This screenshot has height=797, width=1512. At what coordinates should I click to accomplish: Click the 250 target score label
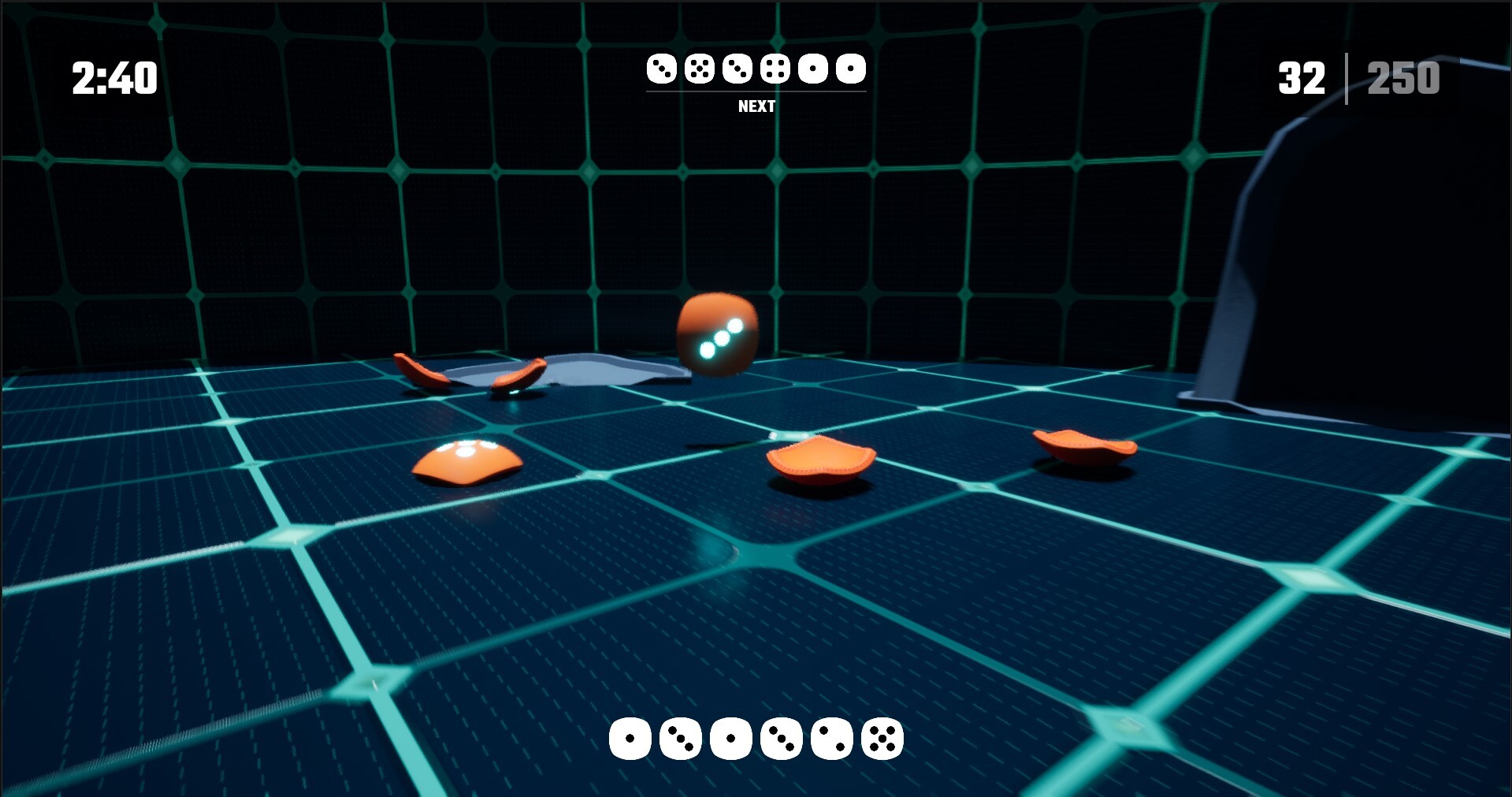coord(1404,76)
